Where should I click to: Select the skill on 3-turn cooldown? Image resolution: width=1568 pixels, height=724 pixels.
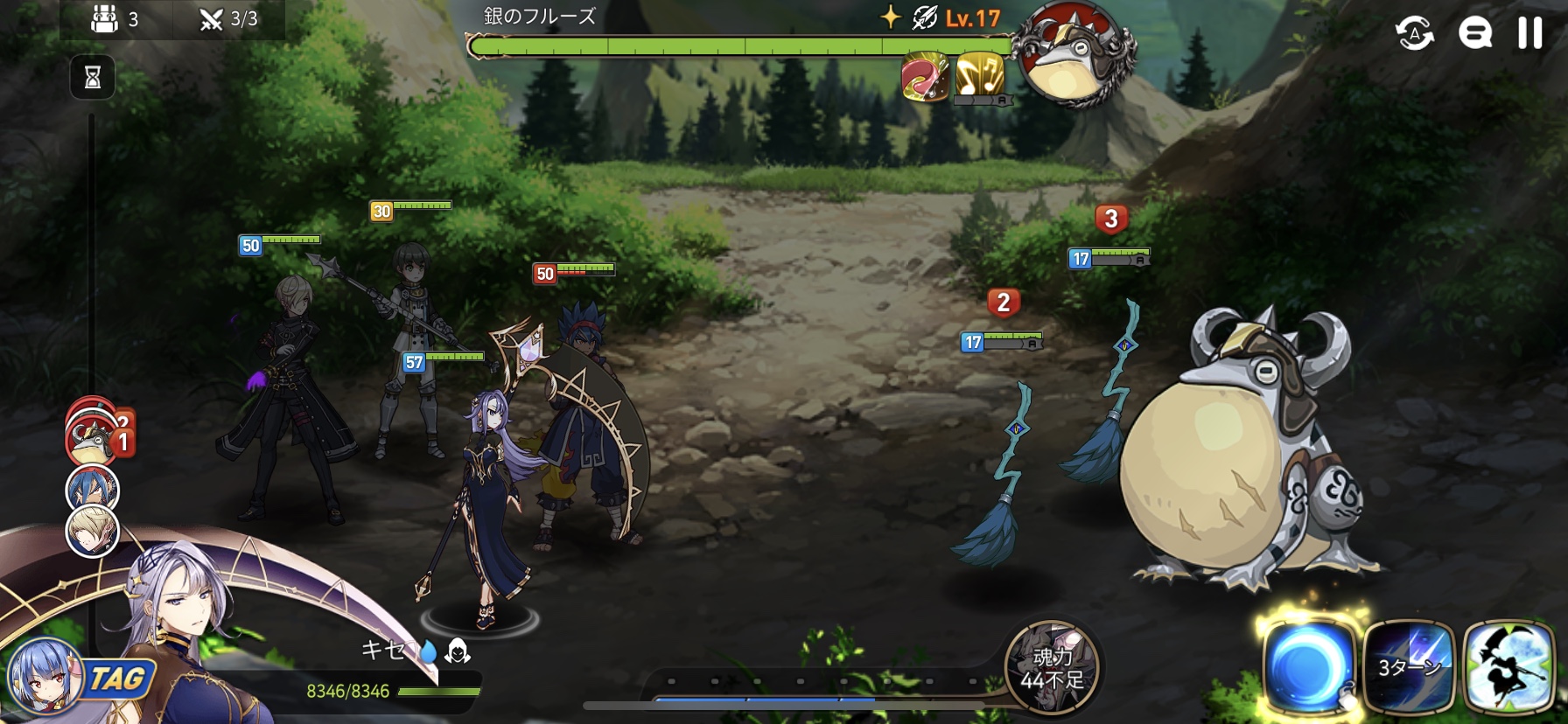[x=1408, y=668]
